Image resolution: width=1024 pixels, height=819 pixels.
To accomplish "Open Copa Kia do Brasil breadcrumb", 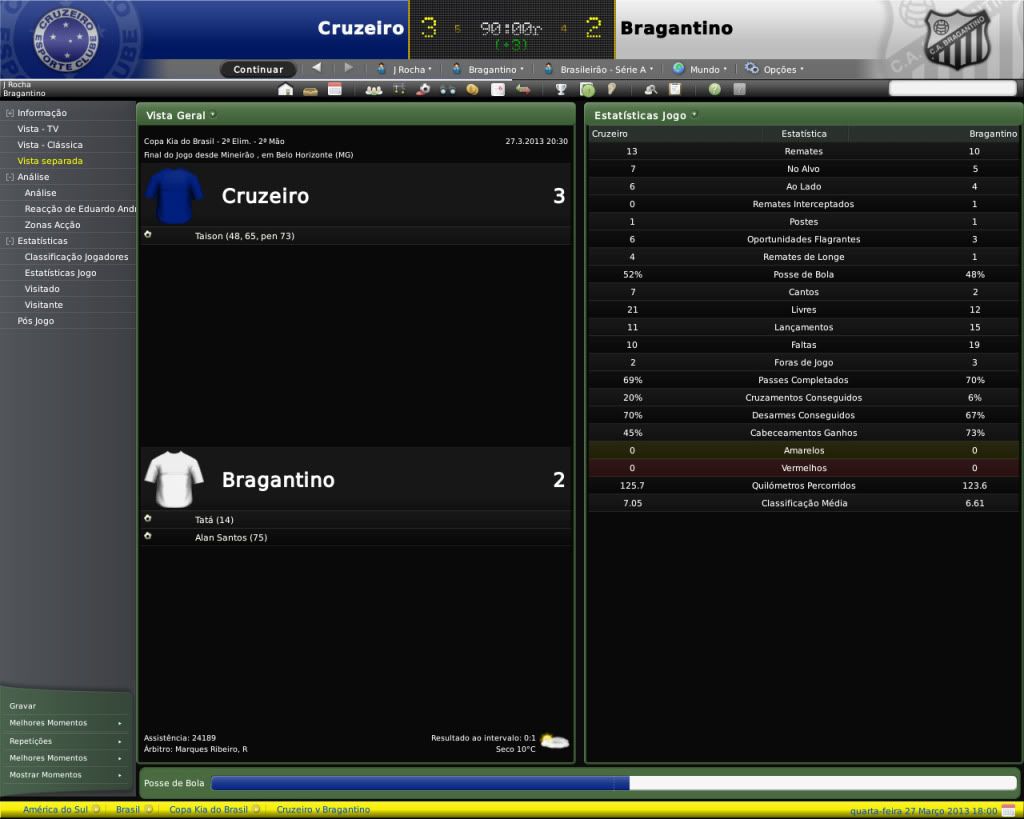I will click(x=209, y=809).
